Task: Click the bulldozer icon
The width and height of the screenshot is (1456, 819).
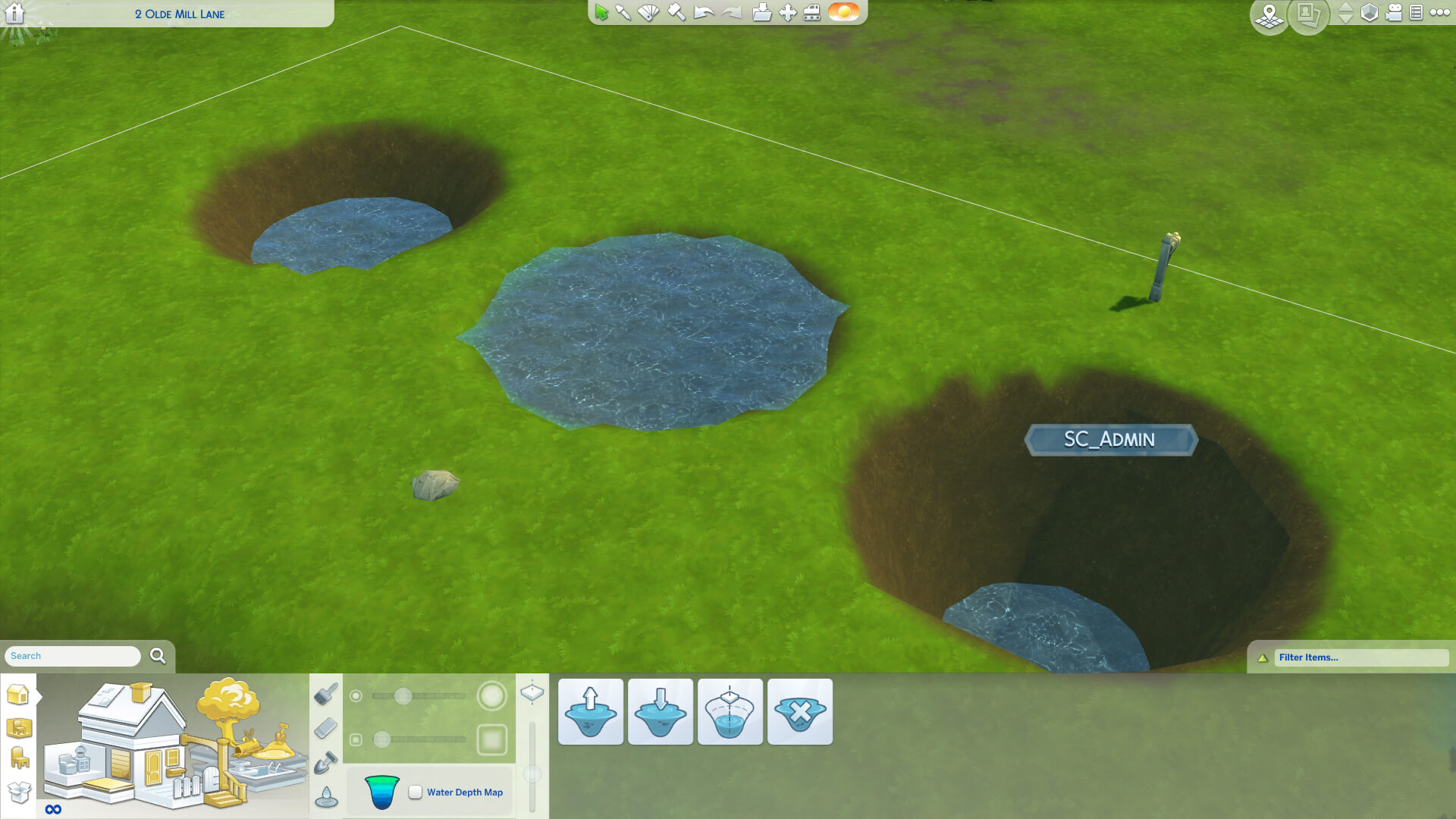Action: pos(812,13)
